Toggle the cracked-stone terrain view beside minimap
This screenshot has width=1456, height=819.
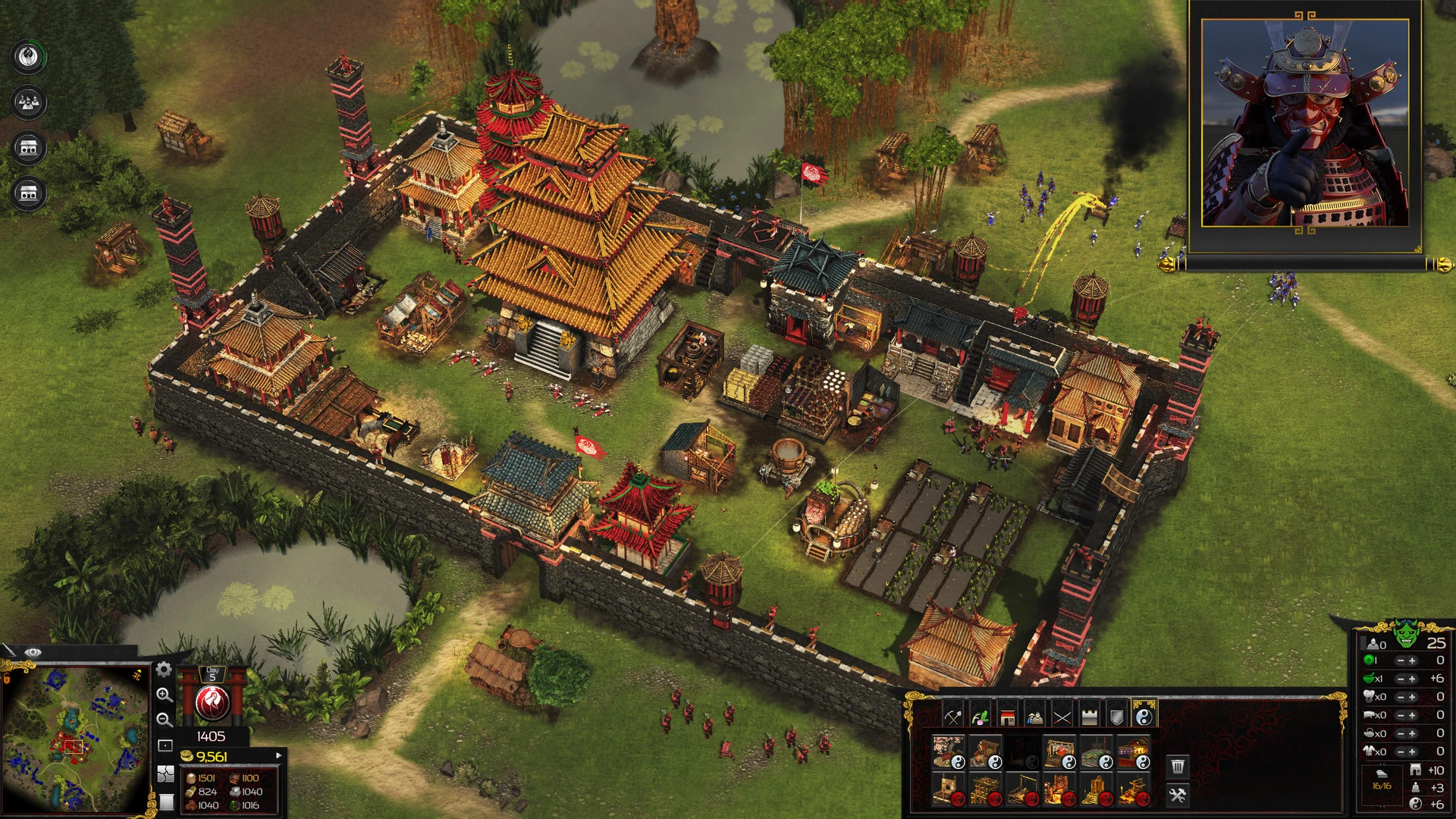[165, 774]
